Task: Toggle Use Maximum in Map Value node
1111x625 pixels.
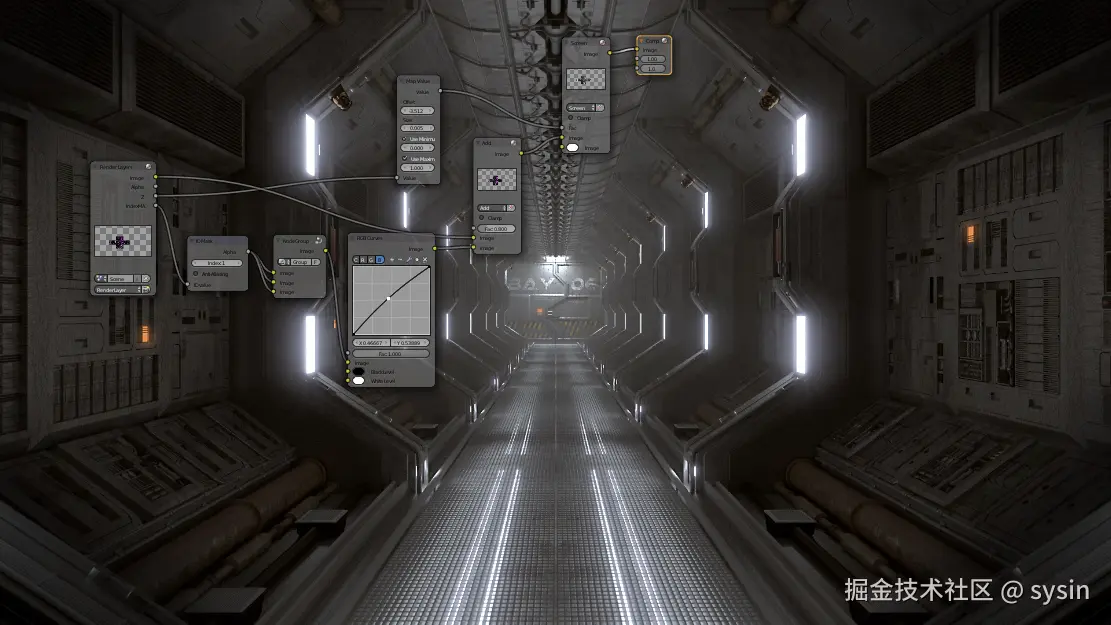Action: pyautogui.click(x=405, y=158)
